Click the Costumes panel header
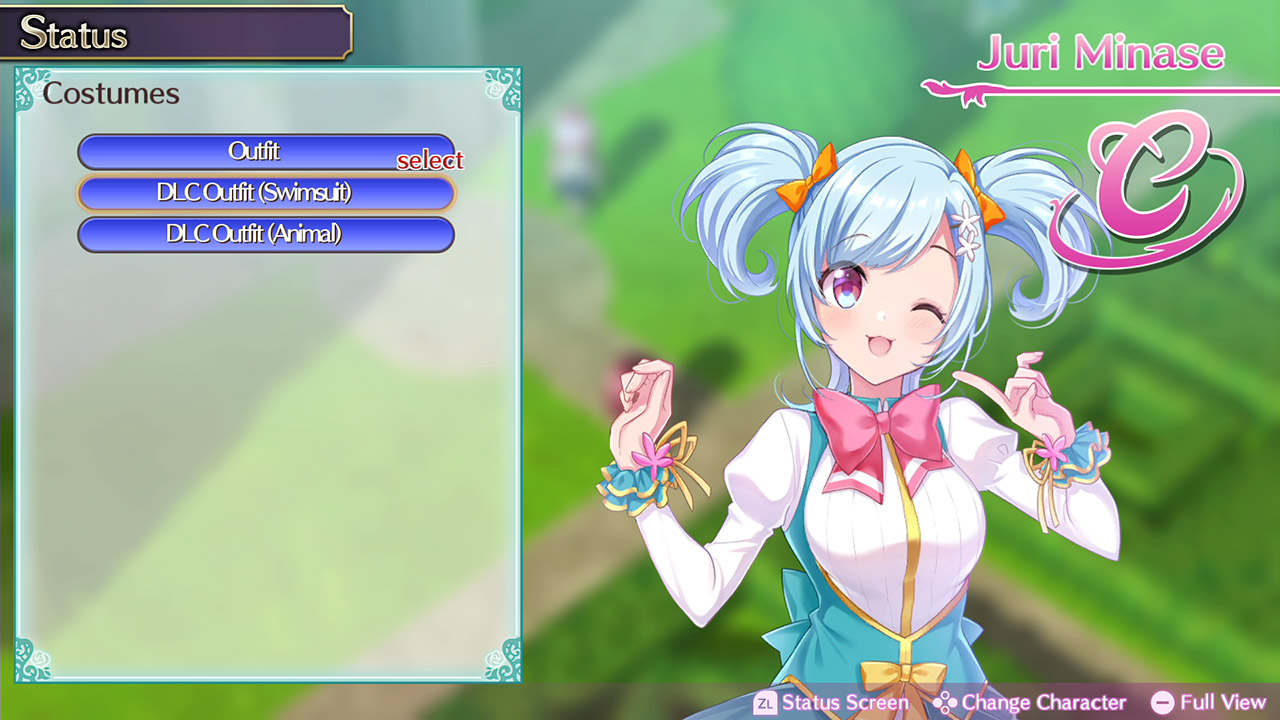Screen dimensions: 1280x720 [112, 94]
